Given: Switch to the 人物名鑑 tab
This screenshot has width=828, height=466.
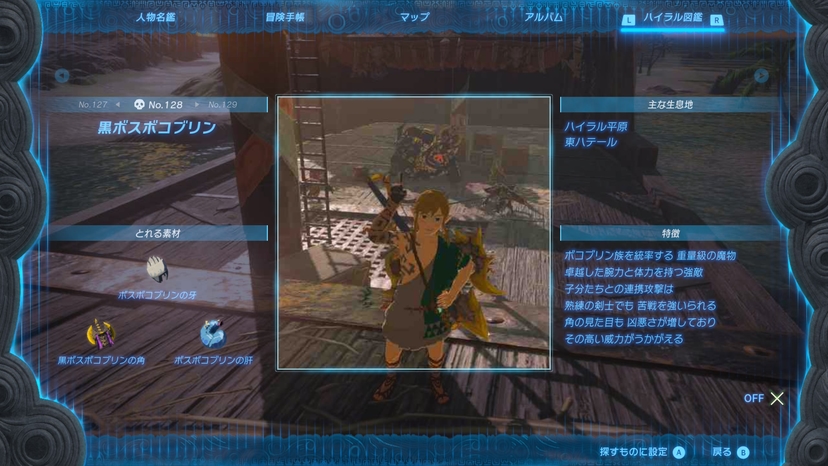Looking at the screenshot, I should (x=155, y=17).
